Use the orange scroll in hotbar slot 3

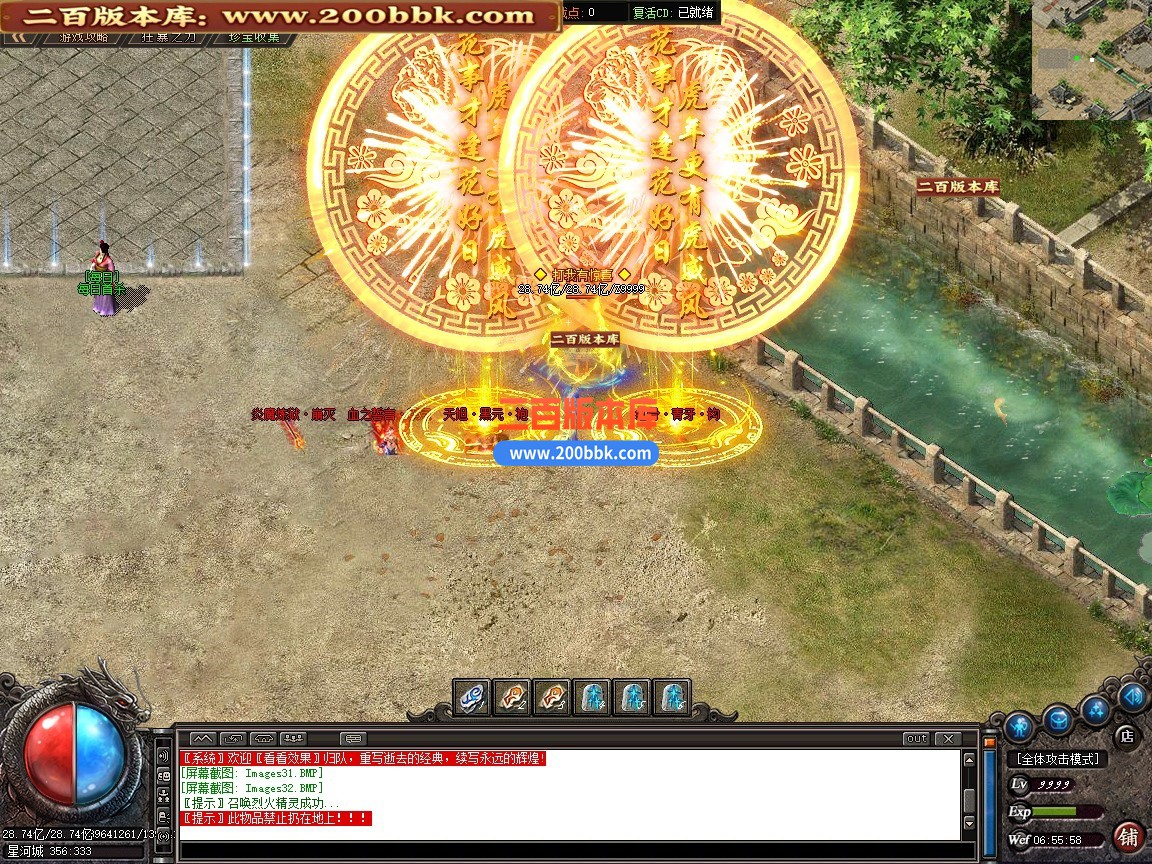(x=552, y=696)
